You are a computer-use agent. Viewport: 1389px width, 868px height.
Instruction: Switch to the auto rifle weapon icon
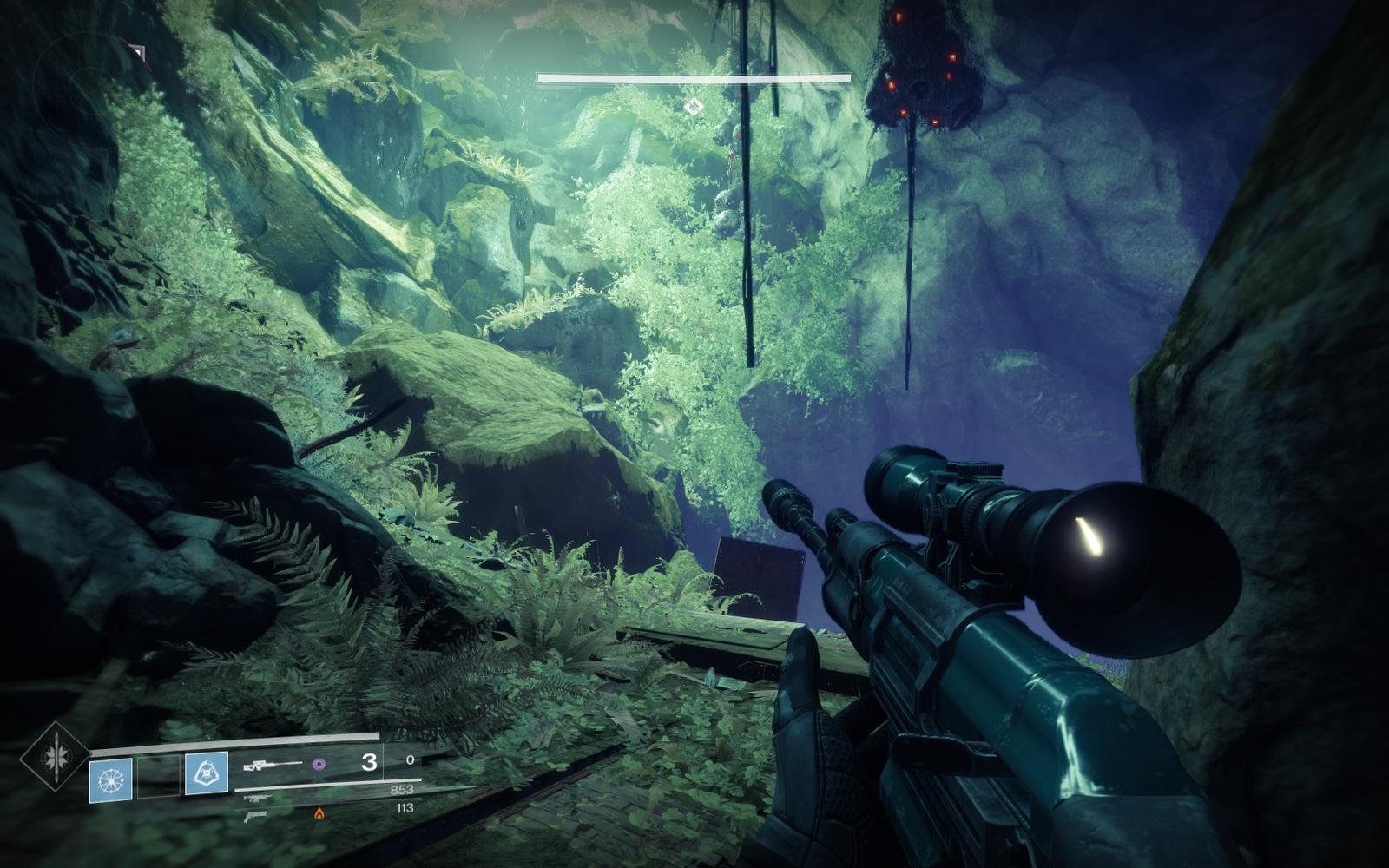(x=257, y=799)
